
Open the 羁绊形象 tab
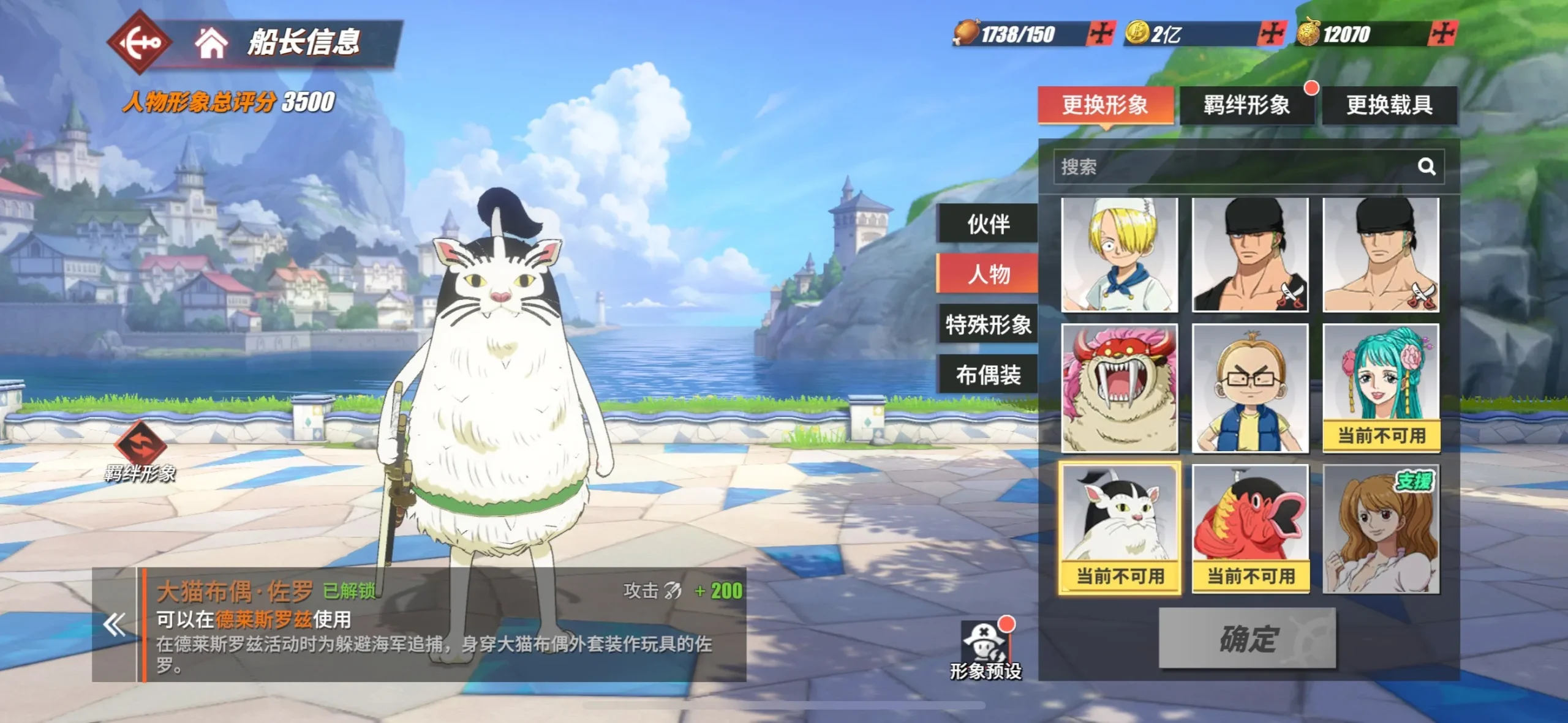[x=1246, y=105]
